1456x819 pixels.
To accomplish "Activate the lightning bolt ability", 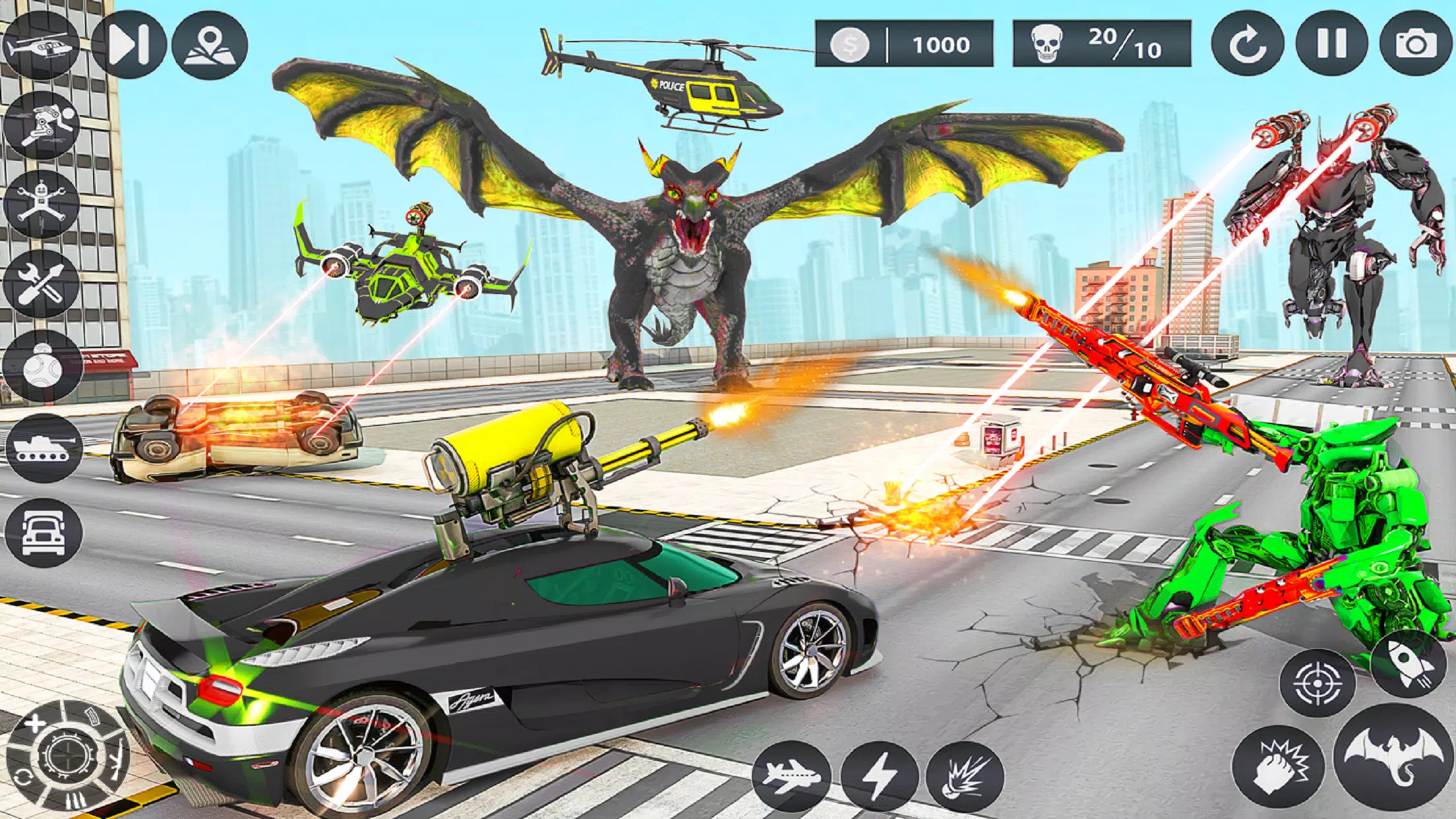I will (x=879, y=776).
